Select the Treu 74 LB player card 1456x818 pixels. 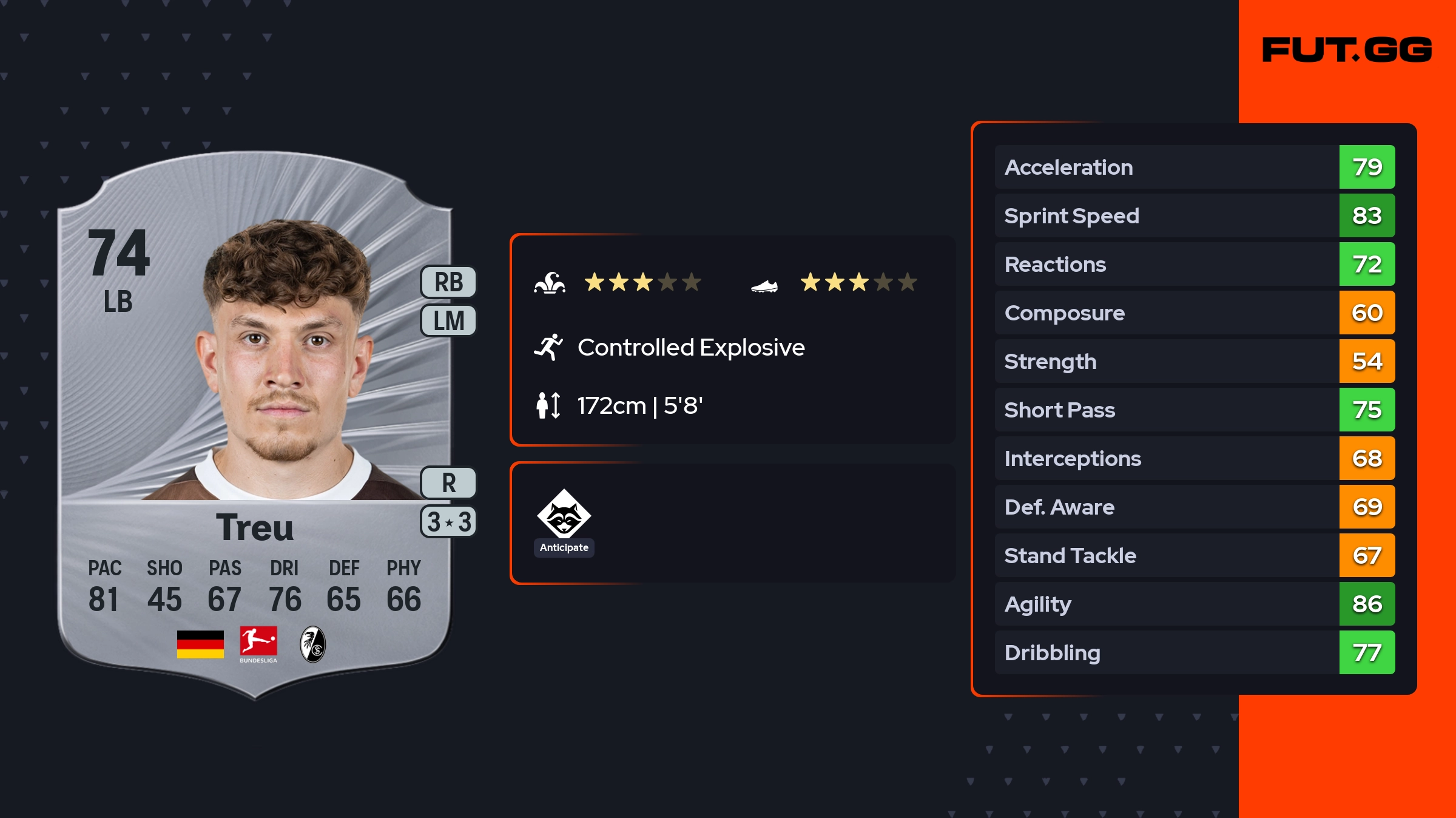coord(255,425)
